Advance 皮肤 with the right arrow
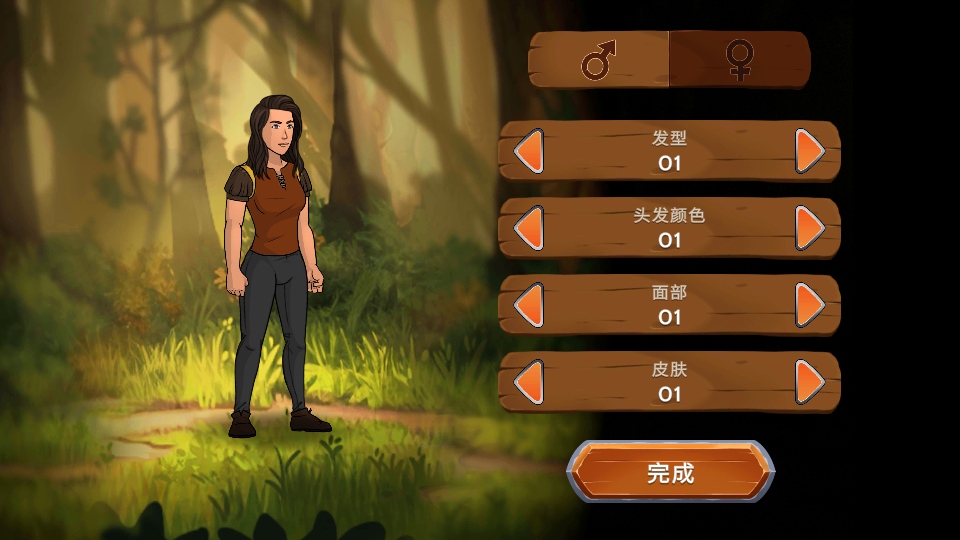The height and width of the screenshot is (540, 960). pyautogui.click(x=810, y=382)
